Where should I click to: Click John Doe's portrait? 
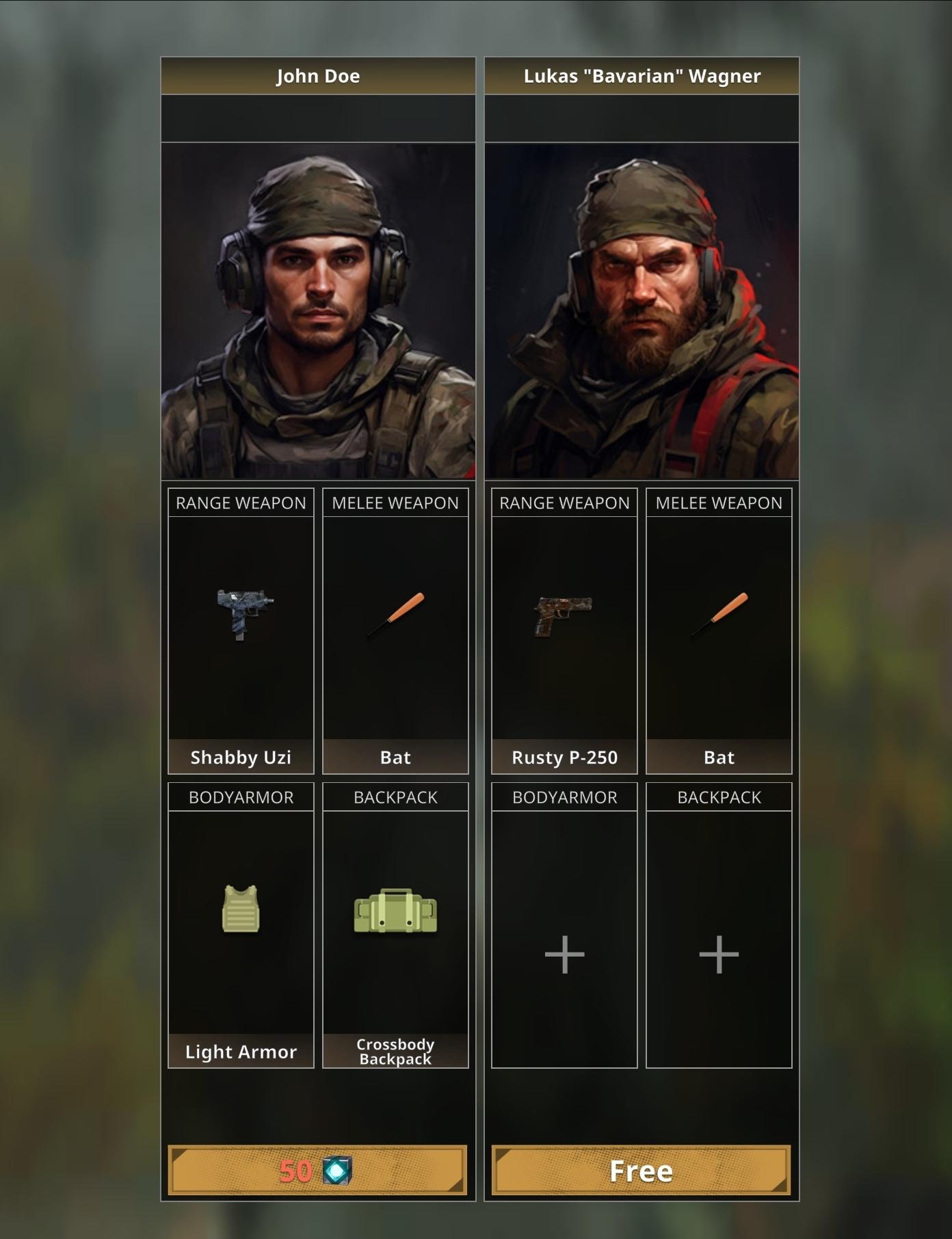(318, 308)
